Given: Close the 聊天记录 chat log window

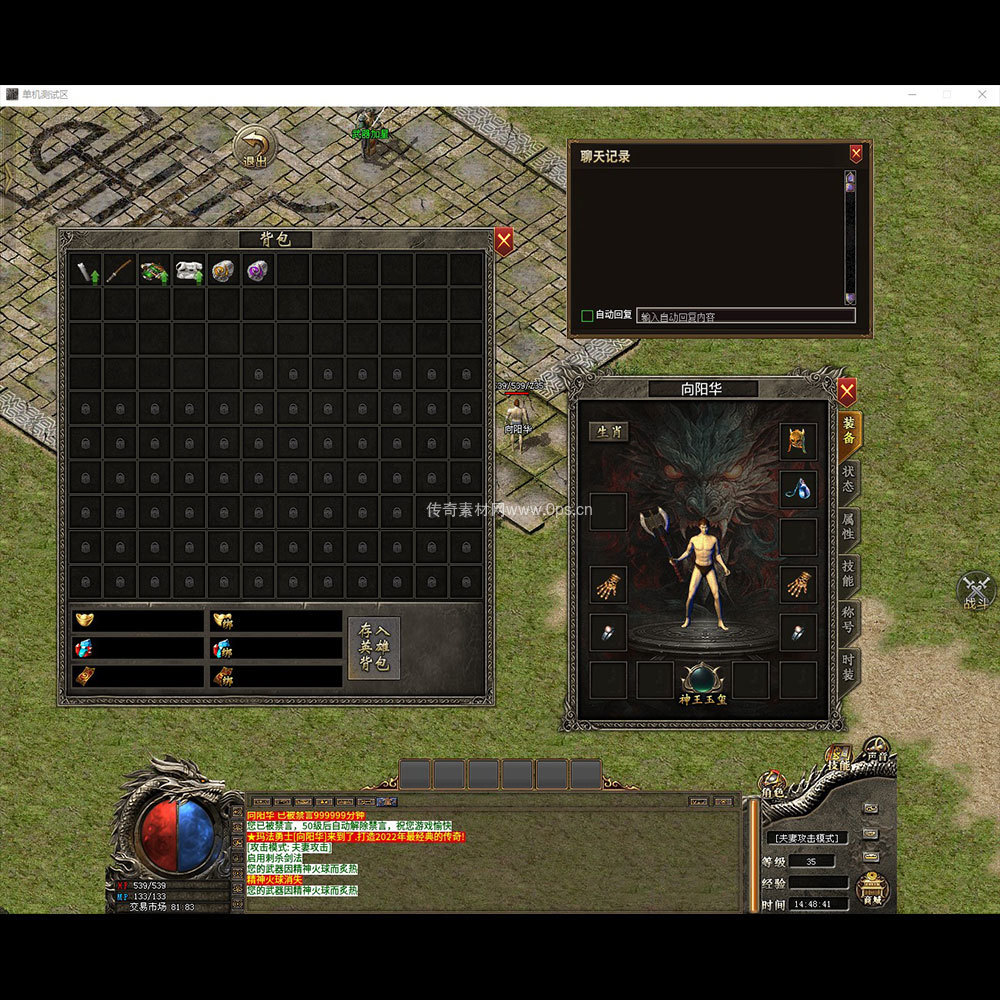Looking at the screenshot, I should (x=856, y=154).
